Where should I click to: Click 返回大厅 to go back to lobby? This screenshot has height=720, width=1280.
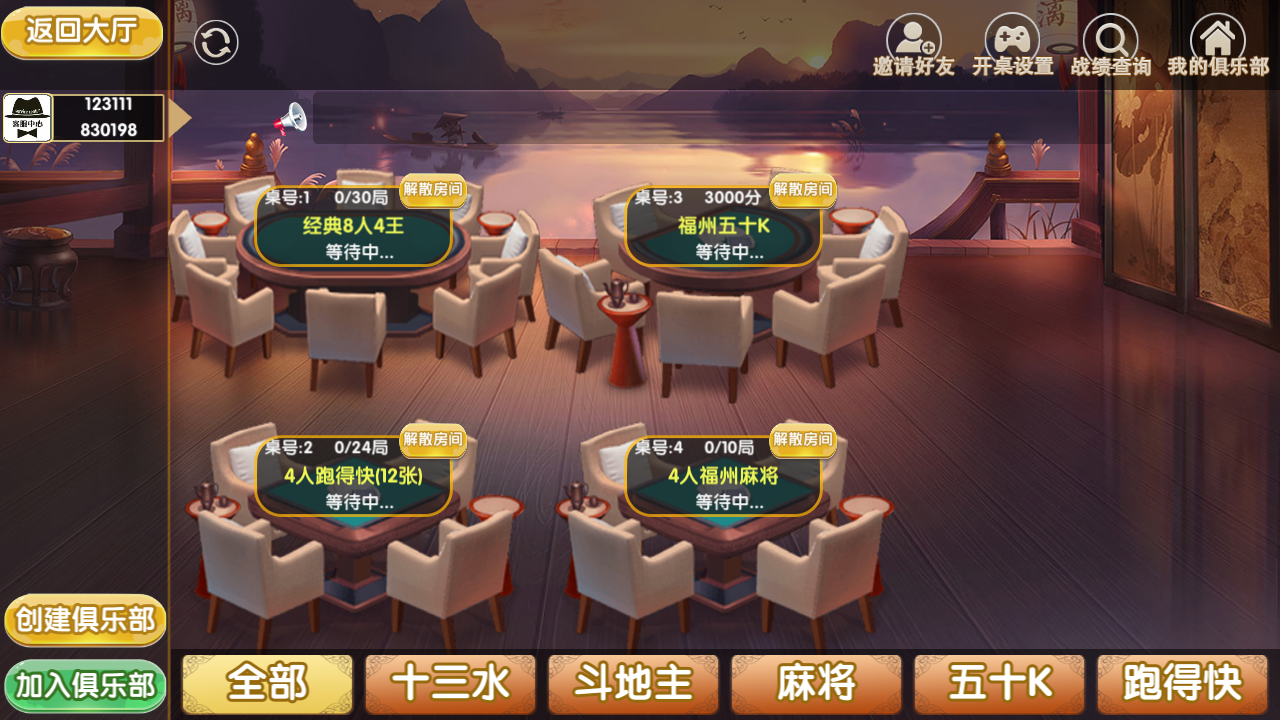click(x=82, y=33)
